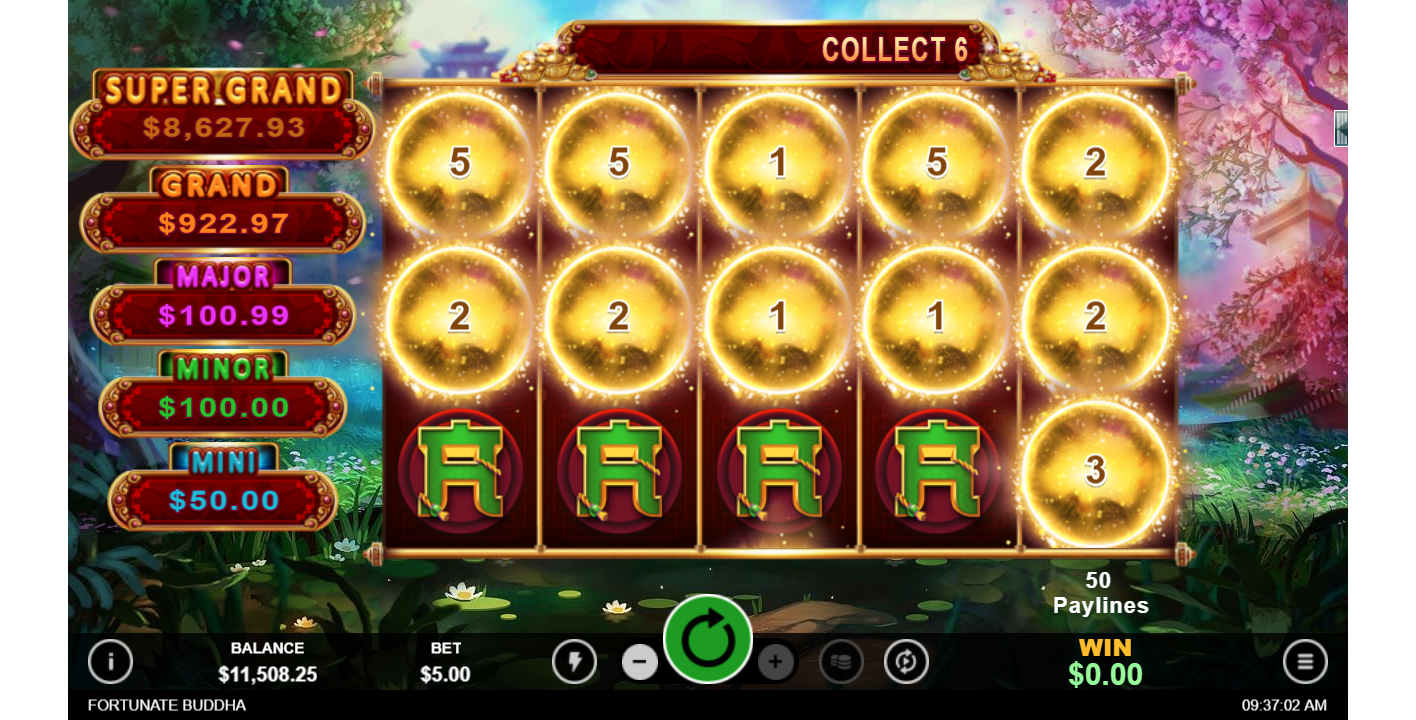The height and width of the screenshot is (720, 1416).
Task: Open the info paytable button
Action: pyautogui.click(x=110, y=661)
